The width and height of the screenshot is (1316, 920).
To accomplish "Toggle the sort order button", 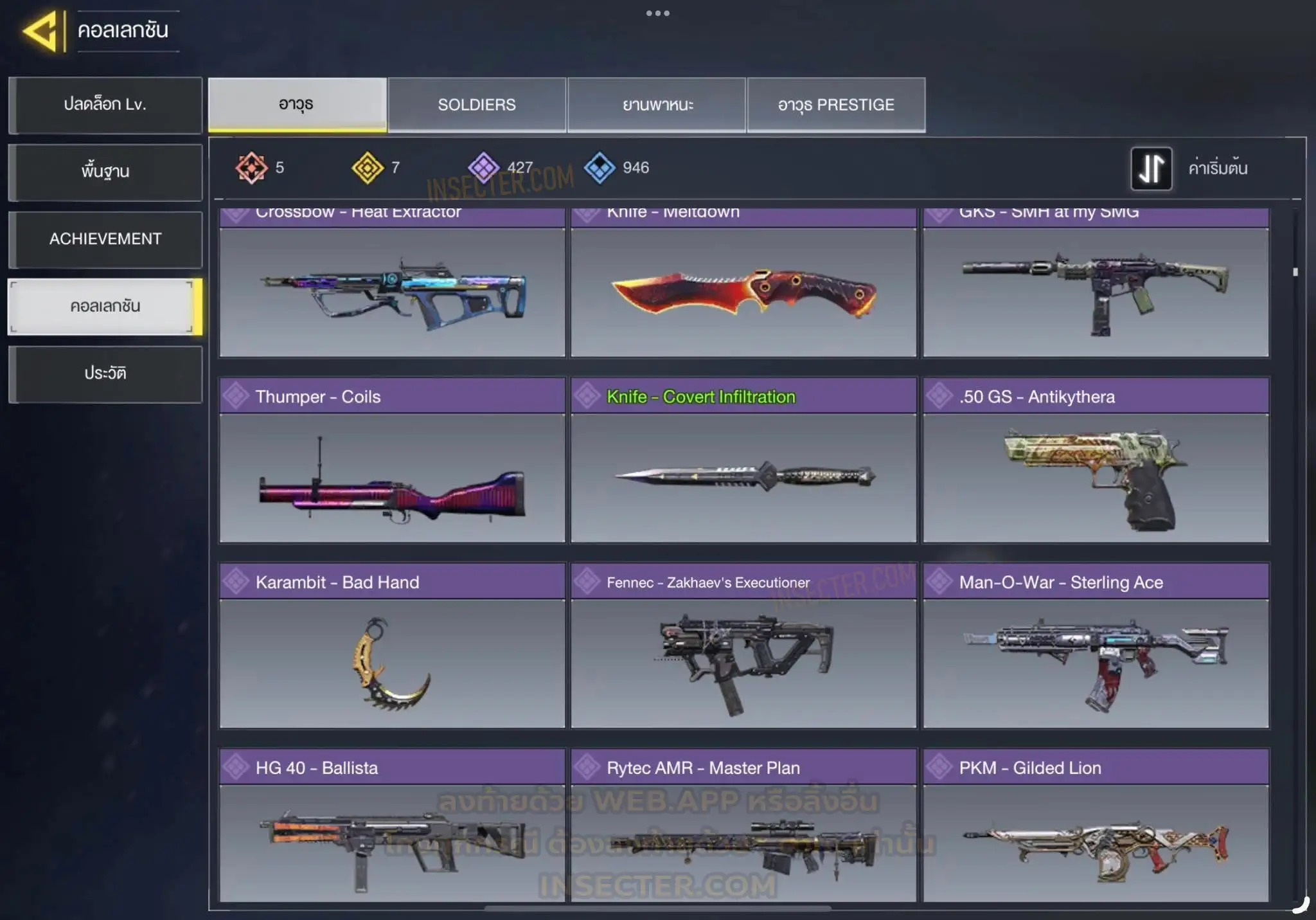I will 1151,168.
